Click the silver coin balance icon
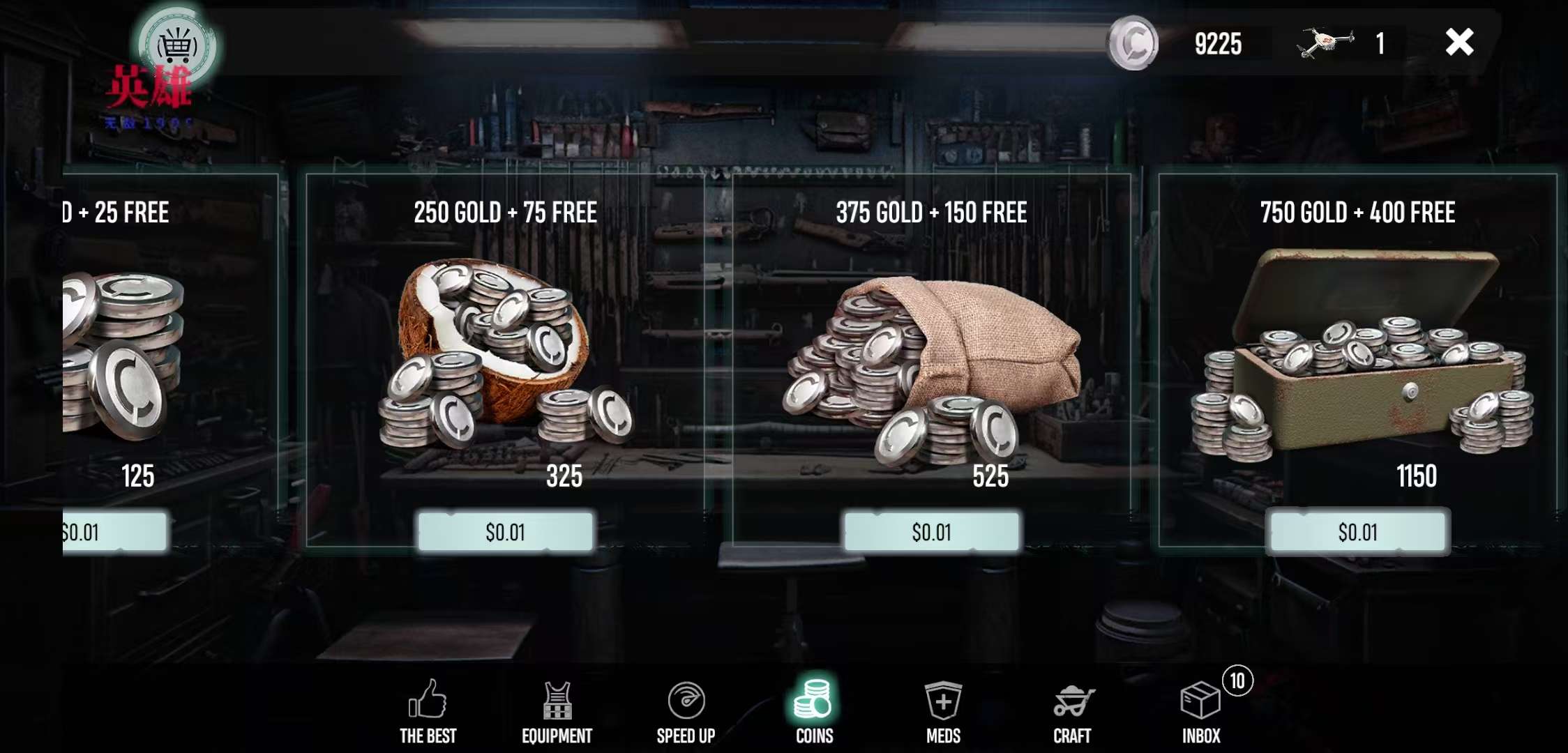Screen dimensions: 1568x753 tap(1133, 43)
